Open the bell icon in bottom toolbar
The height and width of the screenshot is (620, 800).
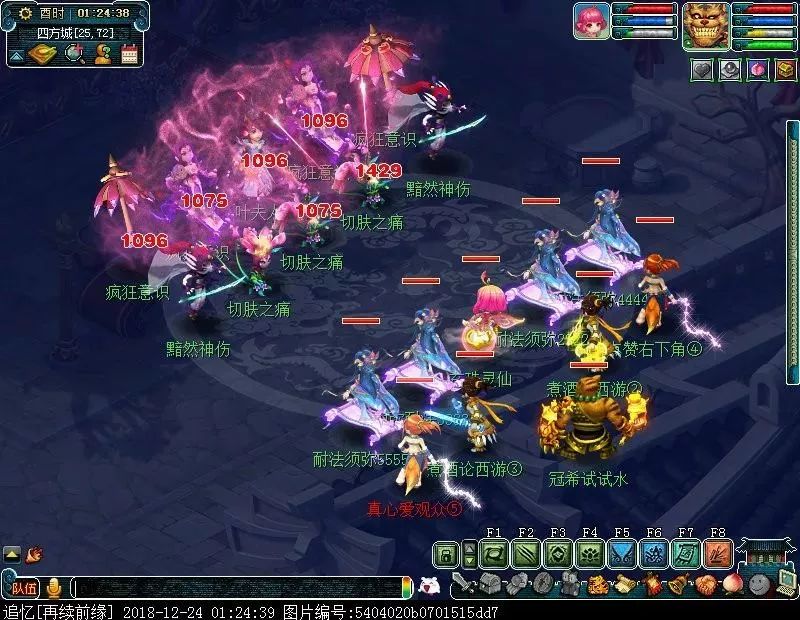[681, 583]
